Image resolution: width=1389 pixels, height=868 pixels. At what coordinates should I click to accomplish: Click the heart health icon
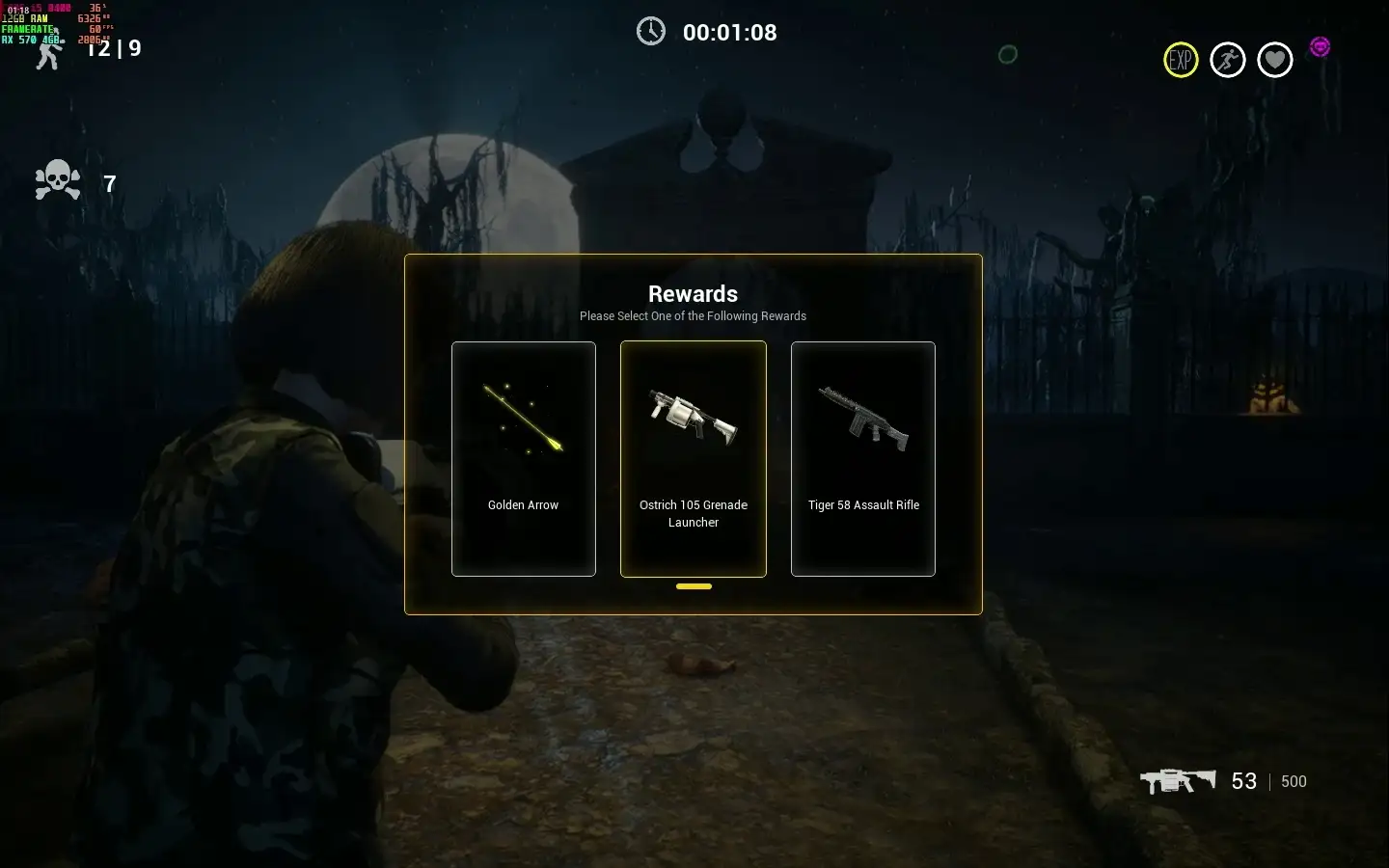tap(1275, 60)
